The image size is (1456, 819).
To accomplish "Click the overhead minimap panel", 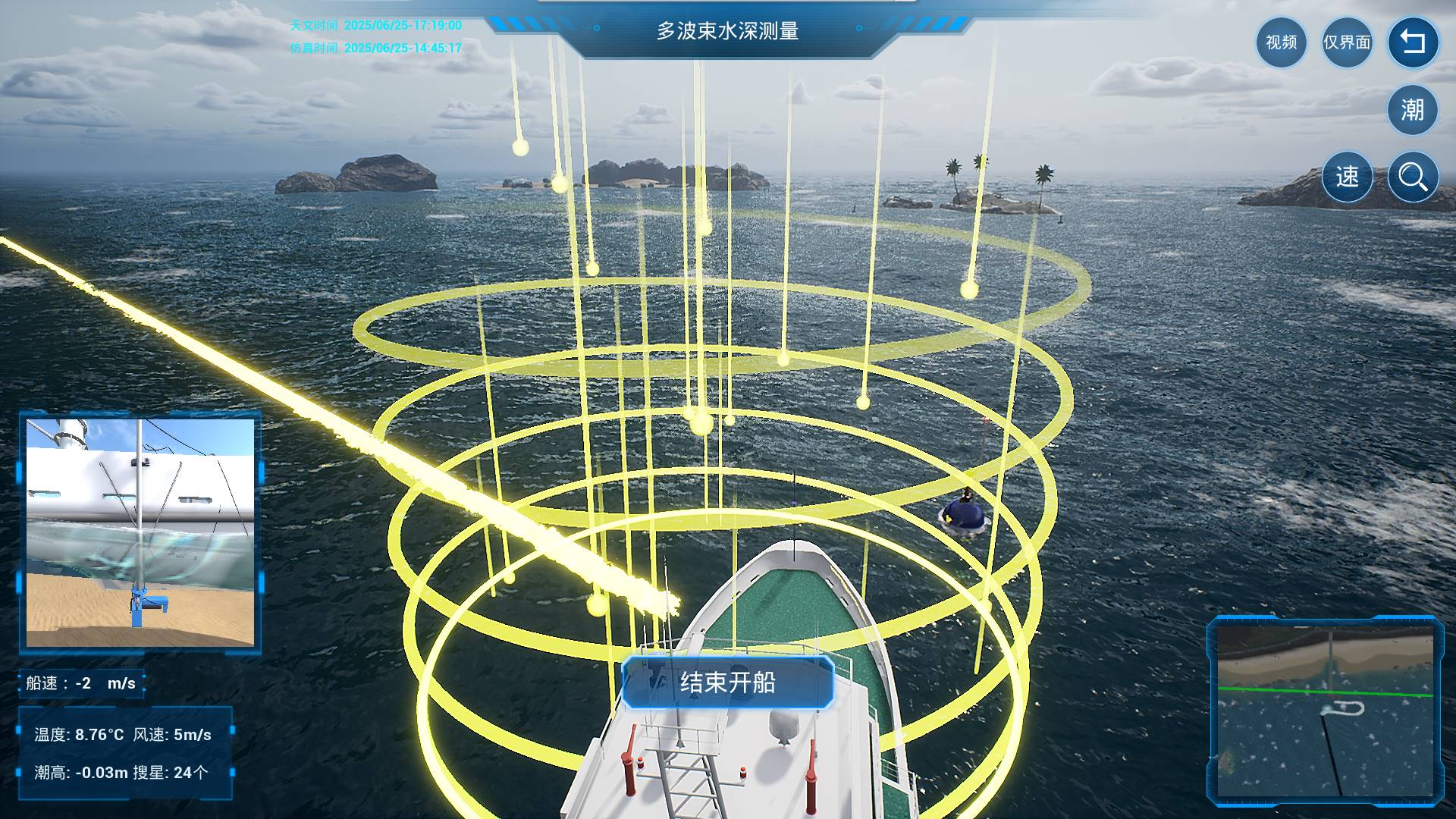I will 1325,711.
